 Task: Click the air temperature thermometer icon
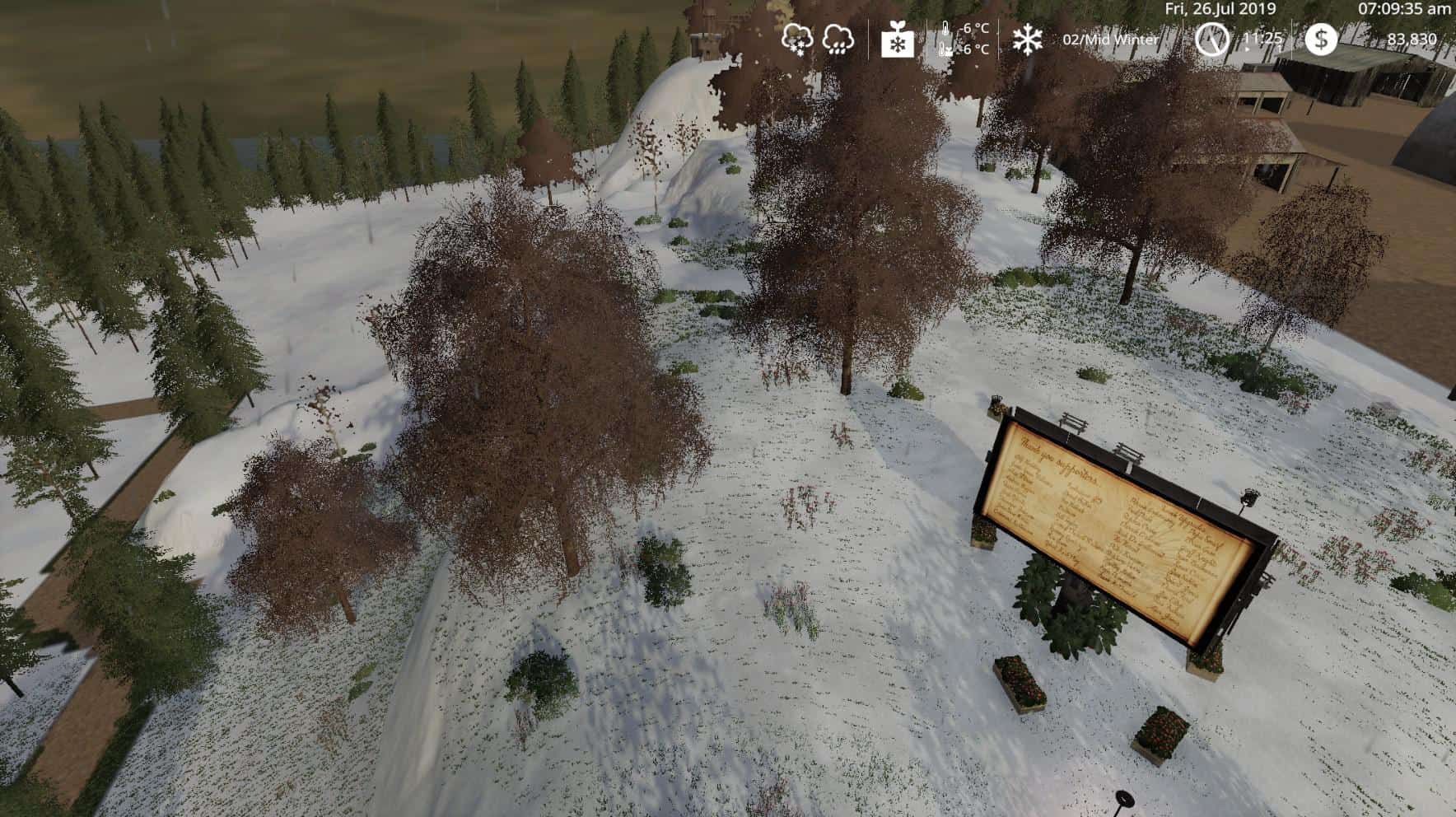[x=945, y=27]
